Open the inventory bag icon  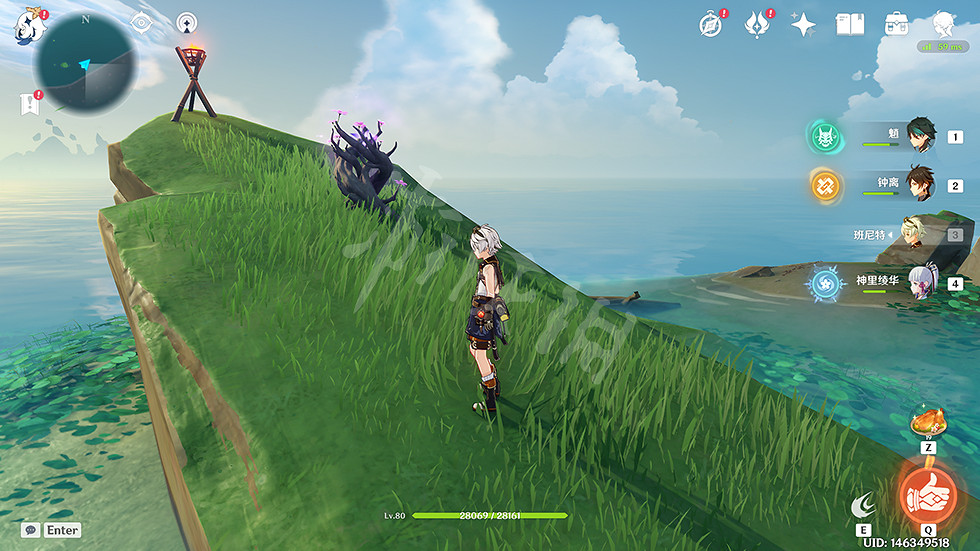(x=896, y=25)
